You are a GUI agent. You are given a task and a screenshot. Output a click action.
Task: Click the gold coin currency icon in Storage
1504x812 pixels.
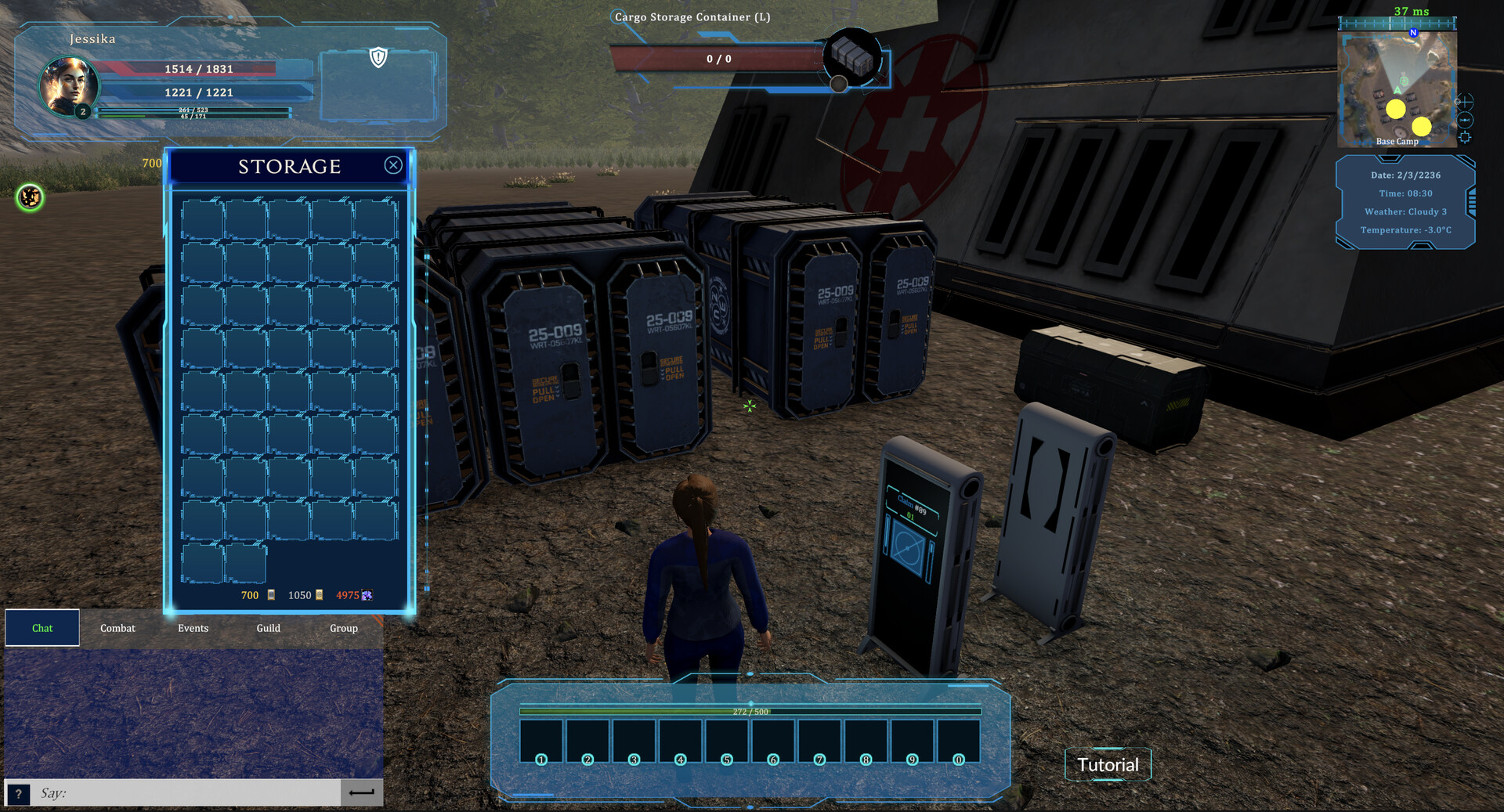tap(271, 595)
